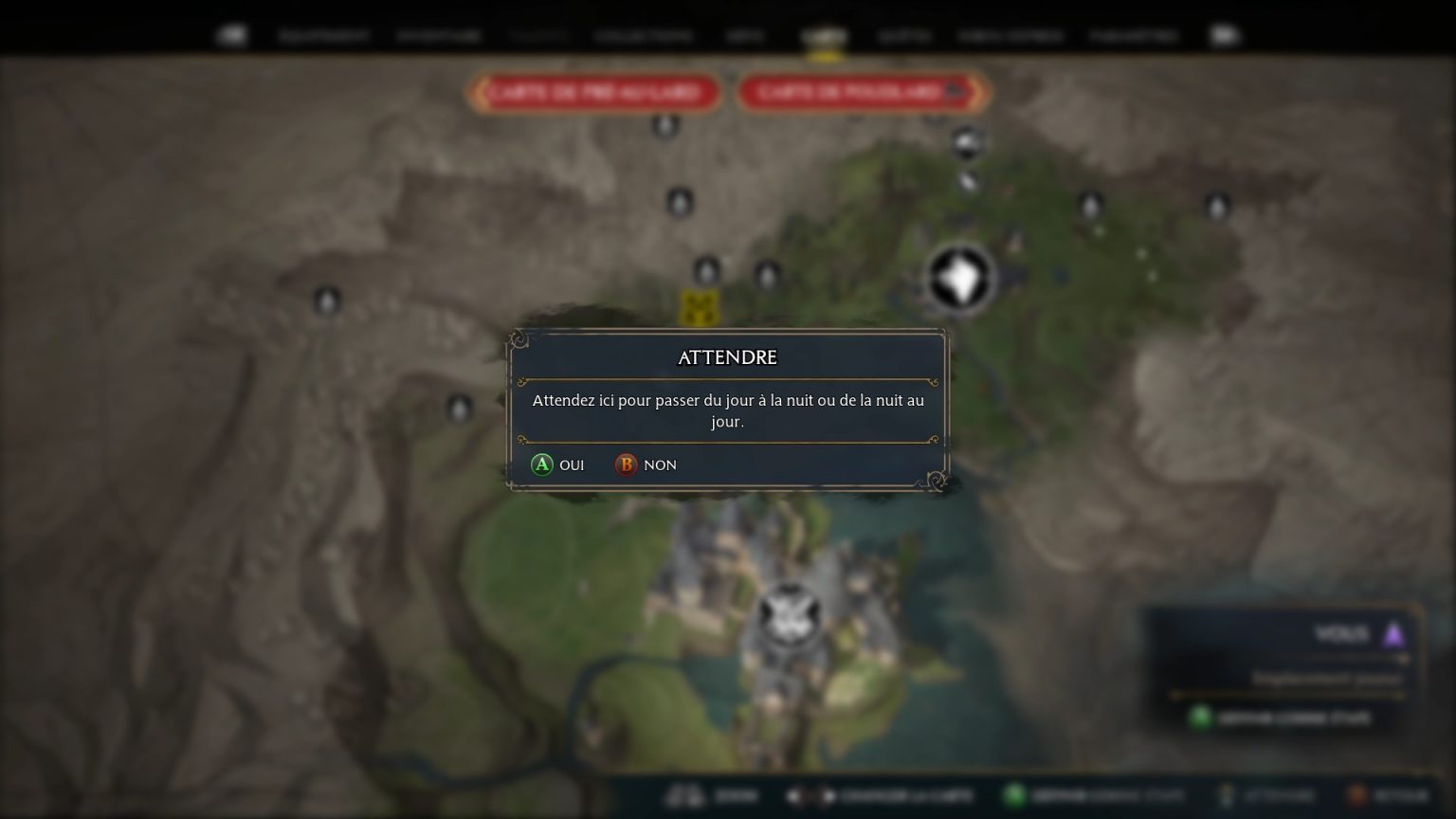Open the CARTE DE POUDLARD tab
The image size is (1456, 819).
click(861, 93)
